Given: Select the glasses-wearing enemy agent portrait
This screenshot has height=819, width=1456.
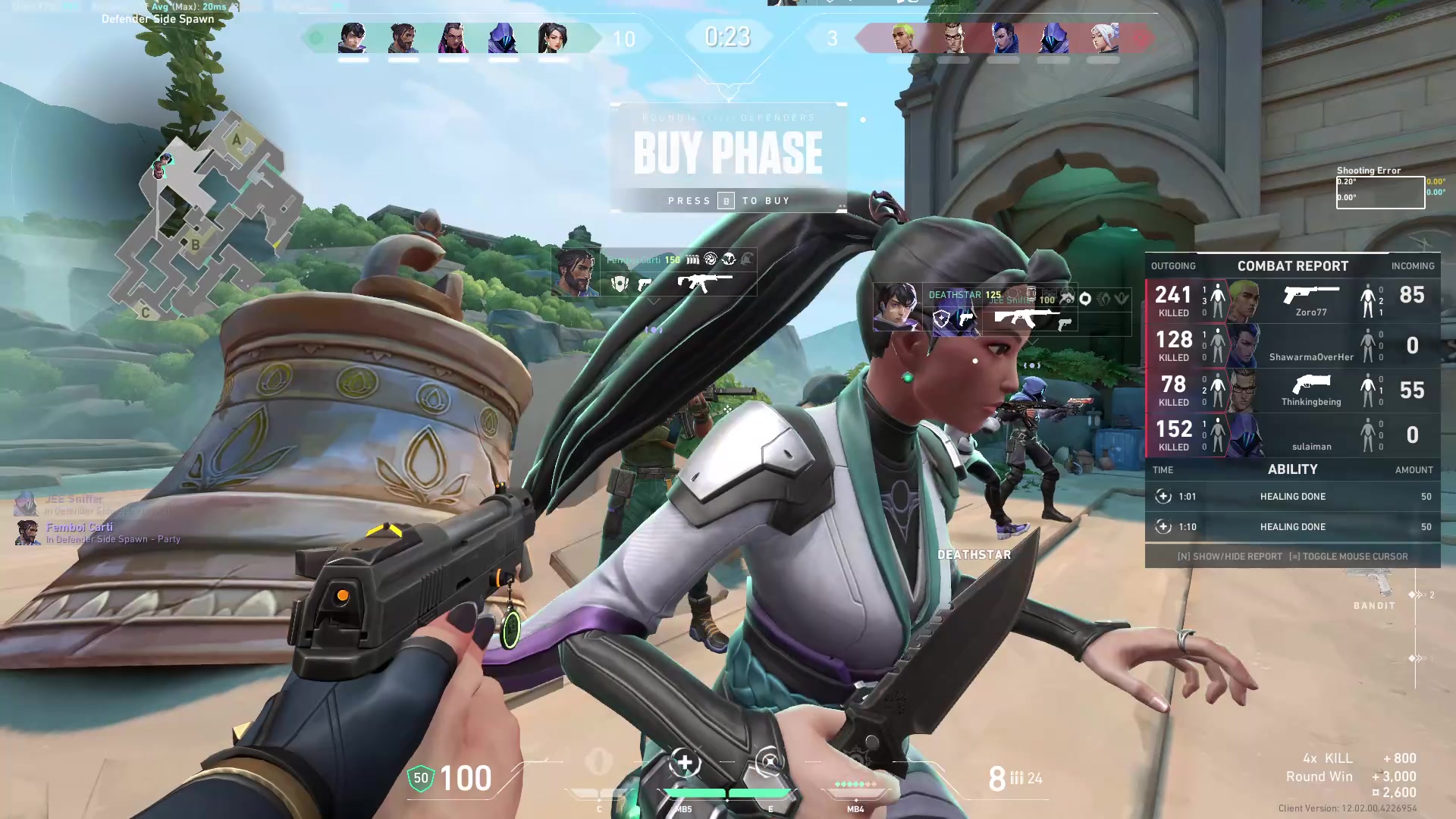Looking at the screenshot, I should (x=954, y=38).
